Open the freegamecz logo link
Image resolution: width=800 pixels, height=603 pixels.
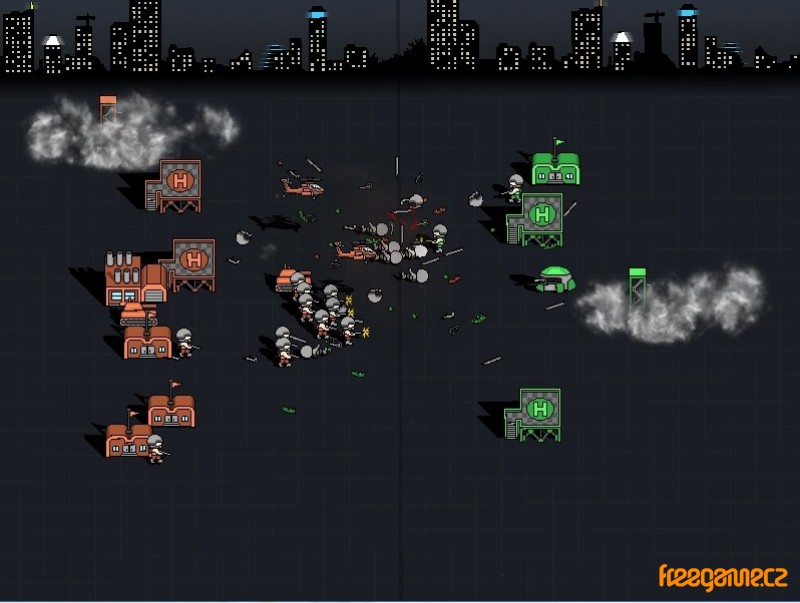[x=722, y=577]
